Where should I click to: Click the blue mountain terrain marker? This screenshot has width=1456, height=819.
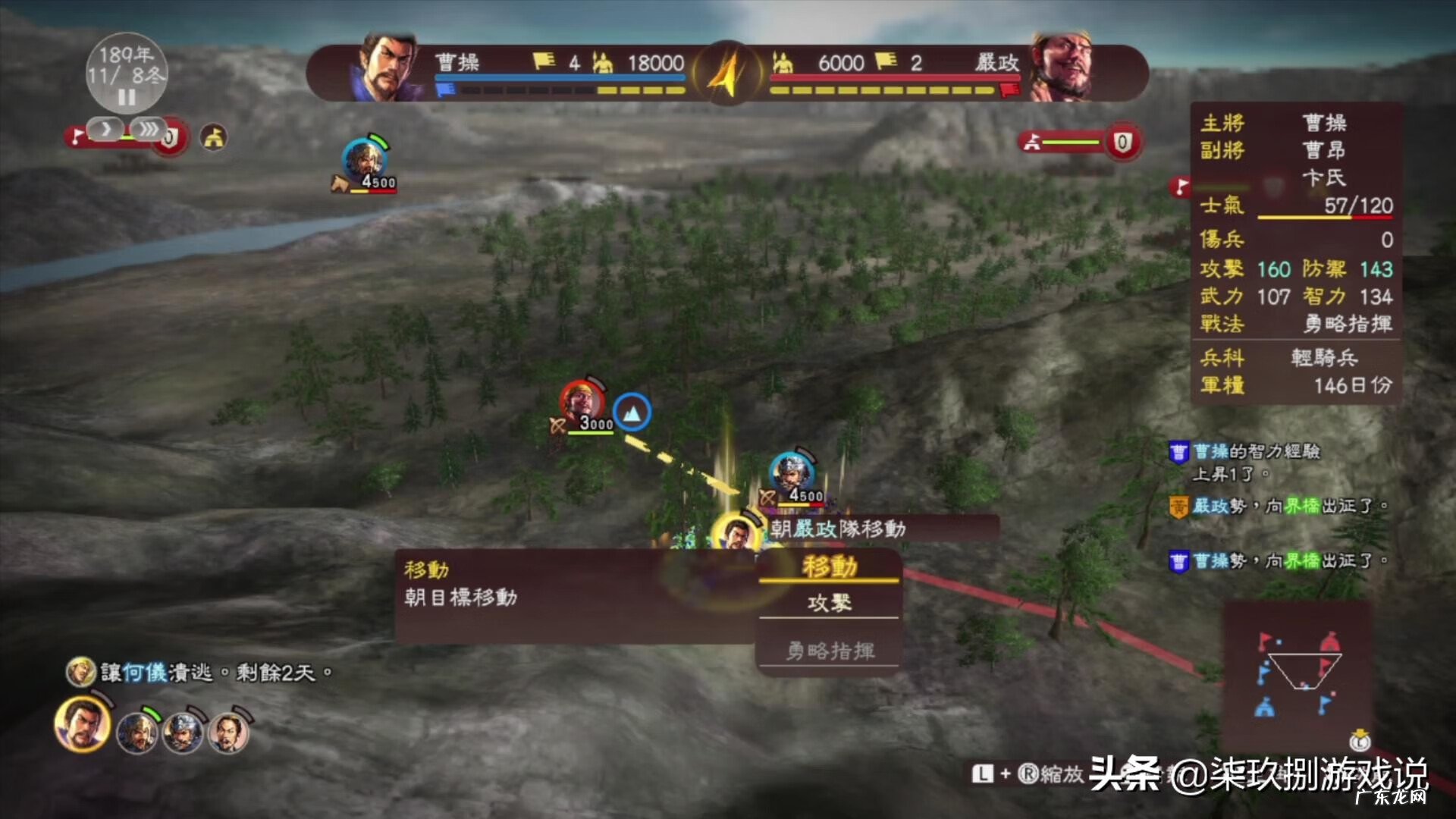click(x=631, y=412)
